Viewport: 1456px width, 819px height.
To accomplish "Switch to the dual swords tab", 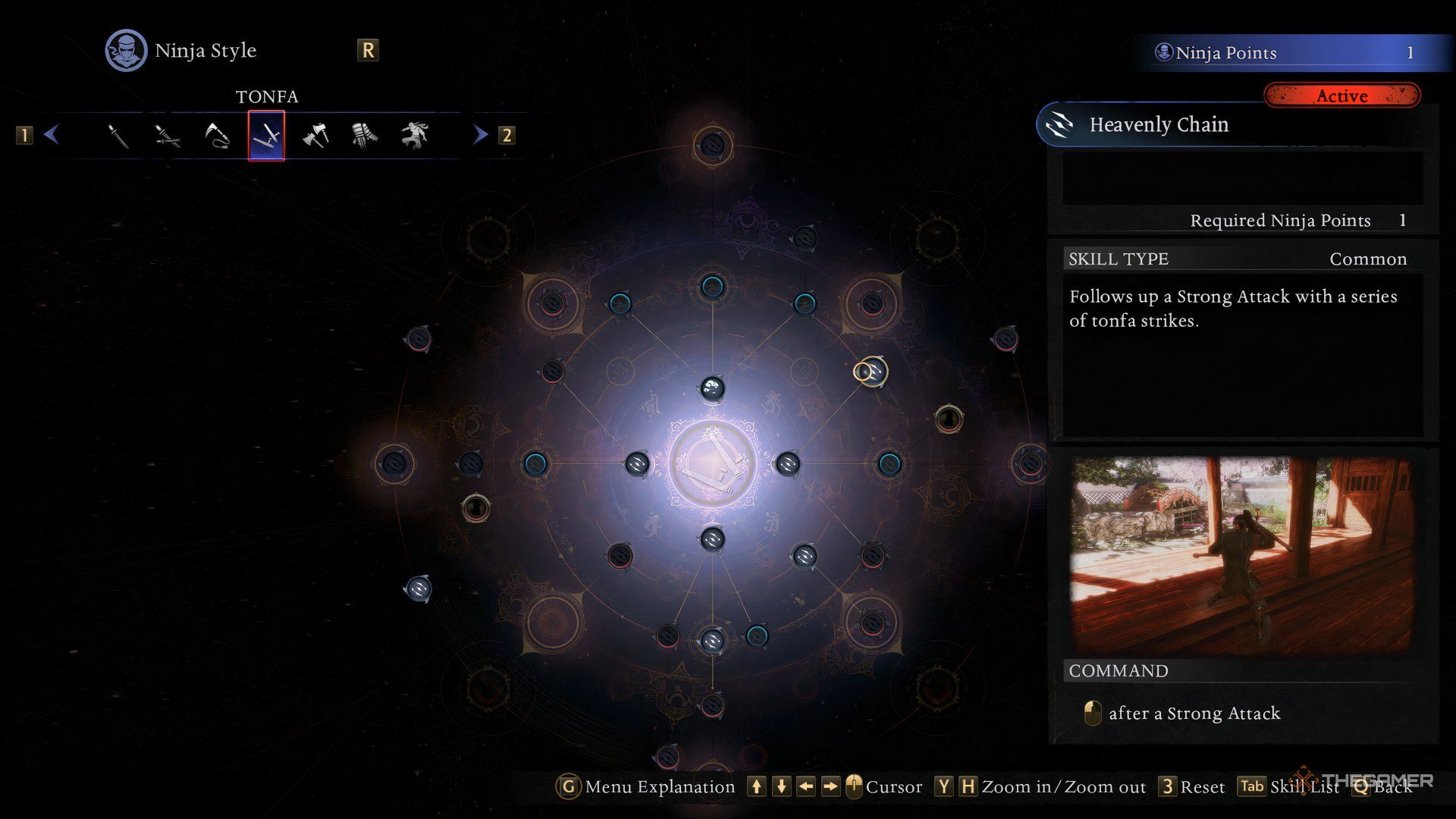I will (x=167, y=136).
